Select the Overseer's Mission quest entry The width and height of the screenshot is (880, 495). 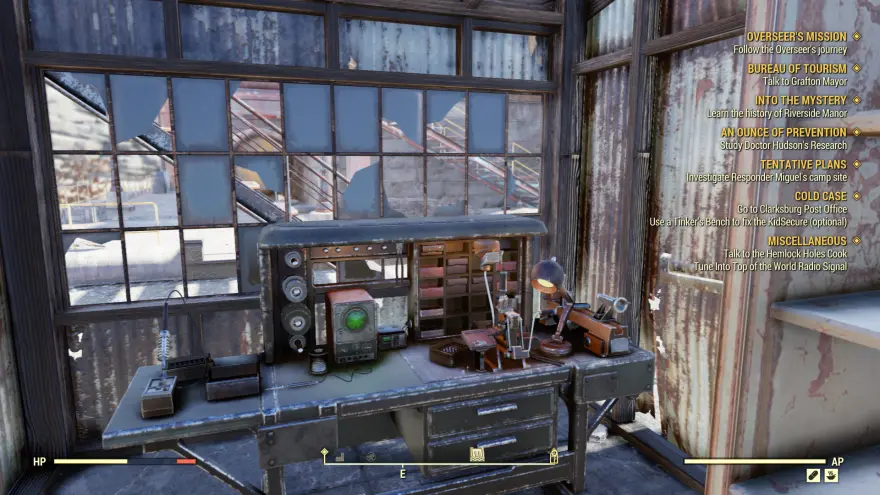pyautogui.click(x=796, y=37)
